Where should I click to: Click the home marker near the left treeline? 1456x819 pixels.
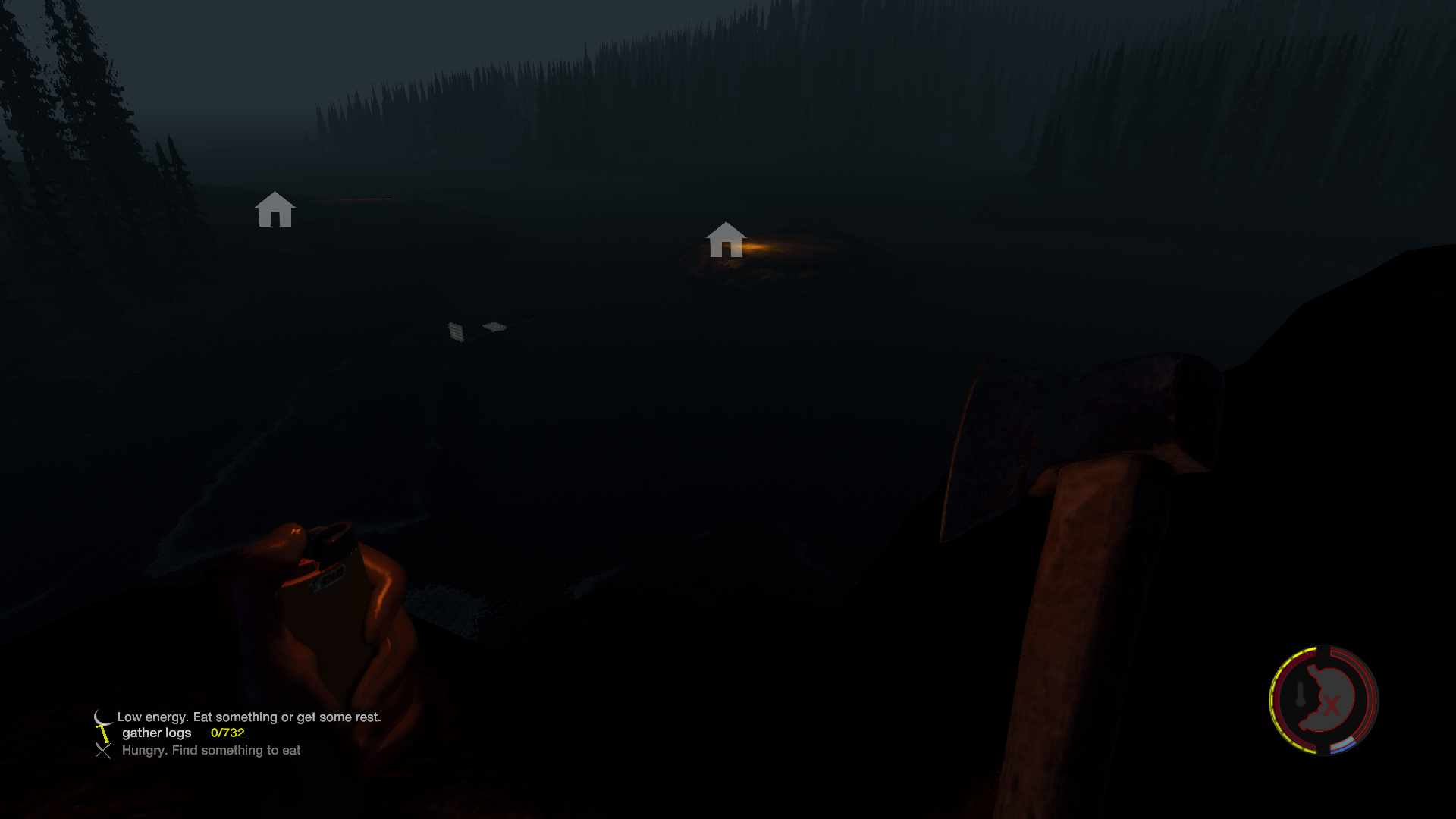coord(275,210)
